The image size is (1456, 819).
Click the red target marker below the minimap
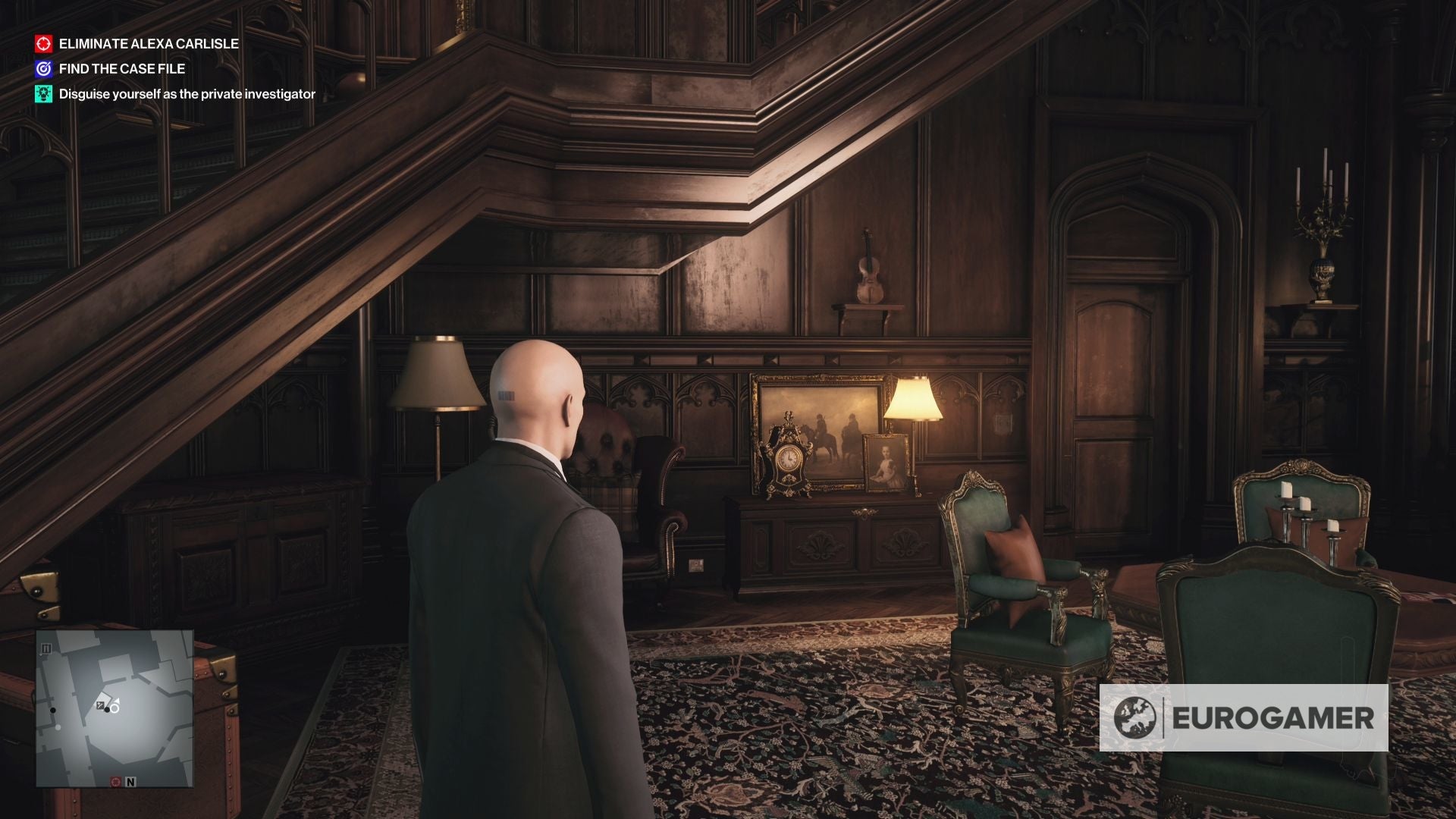coord(115,783)
